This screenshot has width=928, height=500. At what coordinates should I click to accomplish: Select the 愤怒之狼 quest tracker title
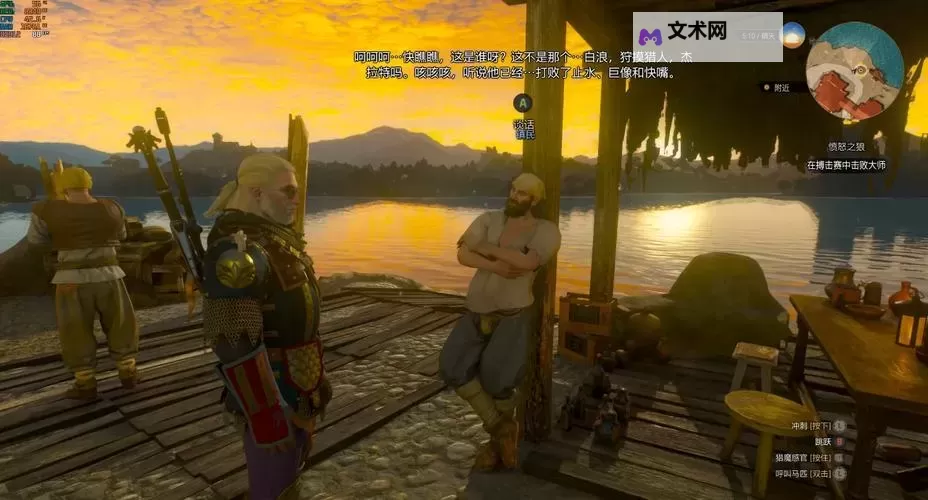pos(845,147)
